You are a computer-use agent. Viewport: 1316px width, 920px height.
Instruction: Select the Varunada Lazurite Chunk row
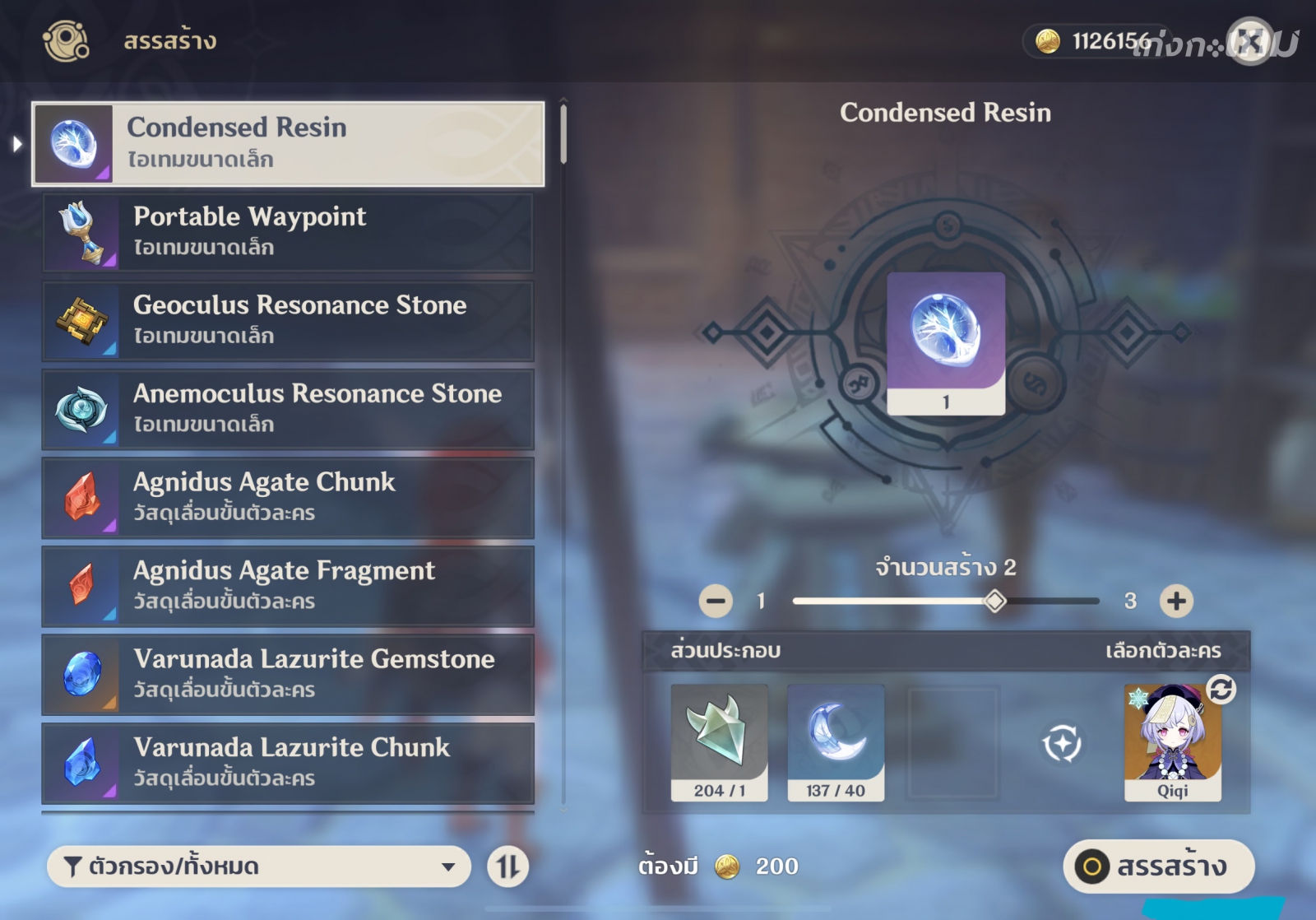288,762
